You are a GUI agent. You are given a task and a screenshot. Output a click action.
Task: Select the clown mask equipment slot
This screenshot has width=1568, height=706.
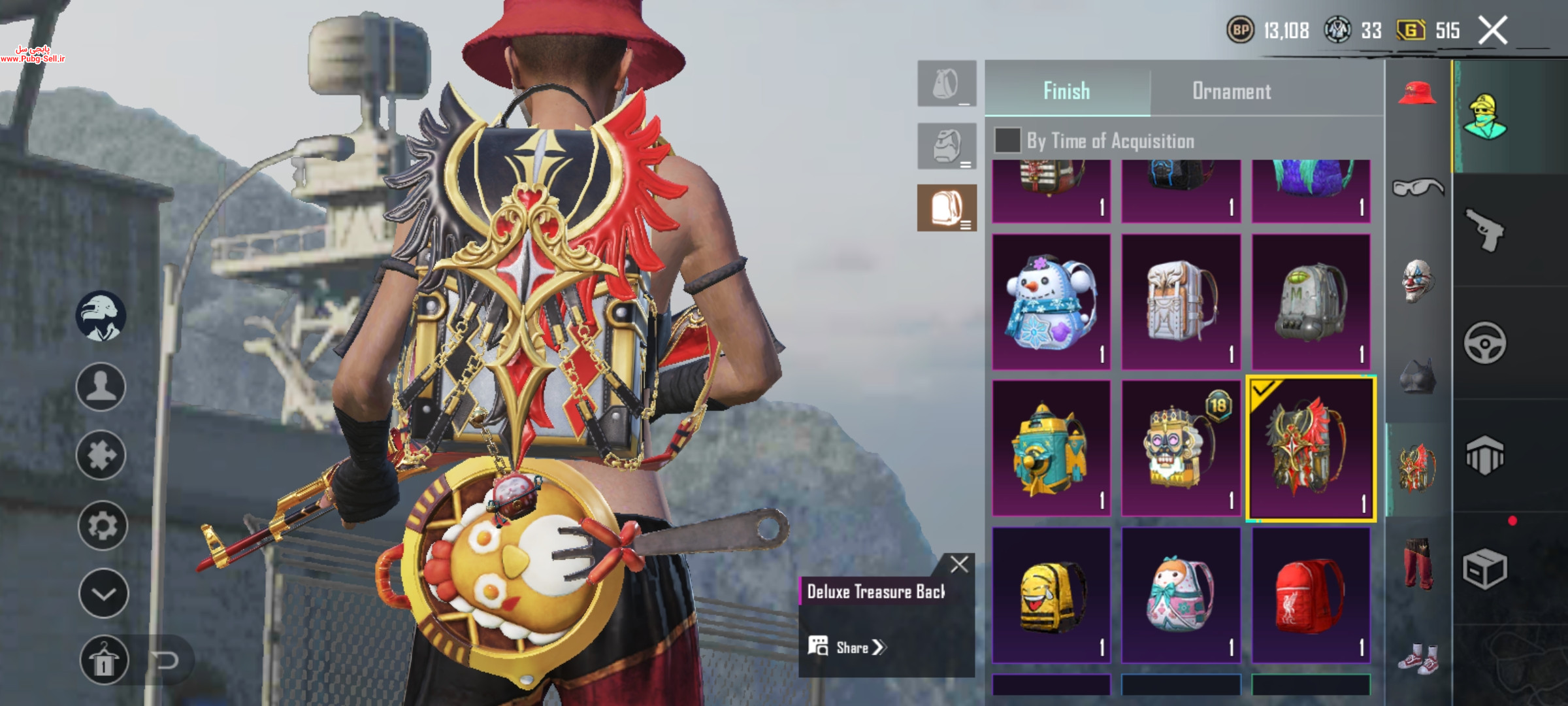(x=1417, y=281)
